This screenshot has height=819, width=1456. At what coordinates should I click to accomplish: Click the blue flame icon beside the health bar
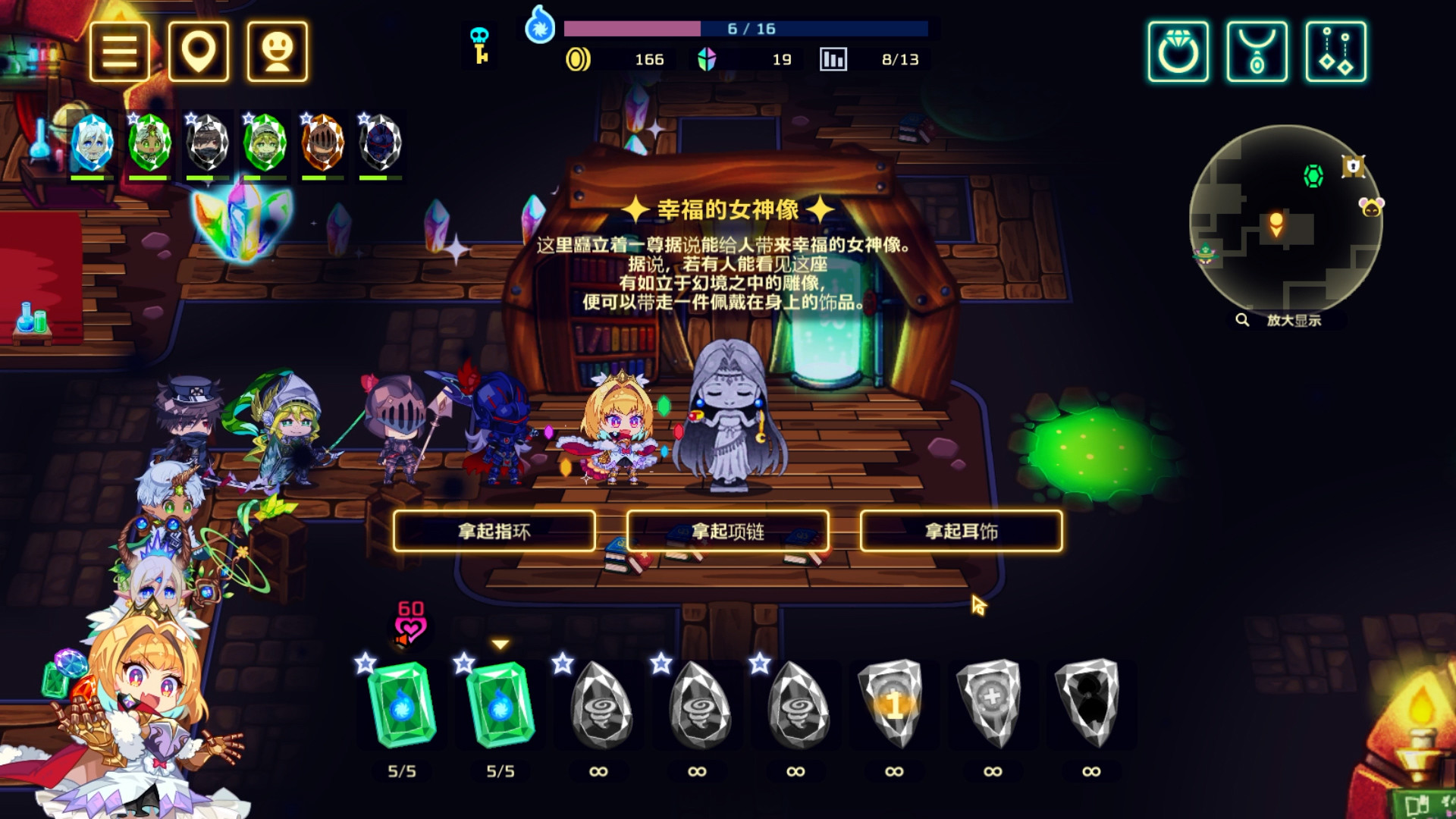(538, 29)
